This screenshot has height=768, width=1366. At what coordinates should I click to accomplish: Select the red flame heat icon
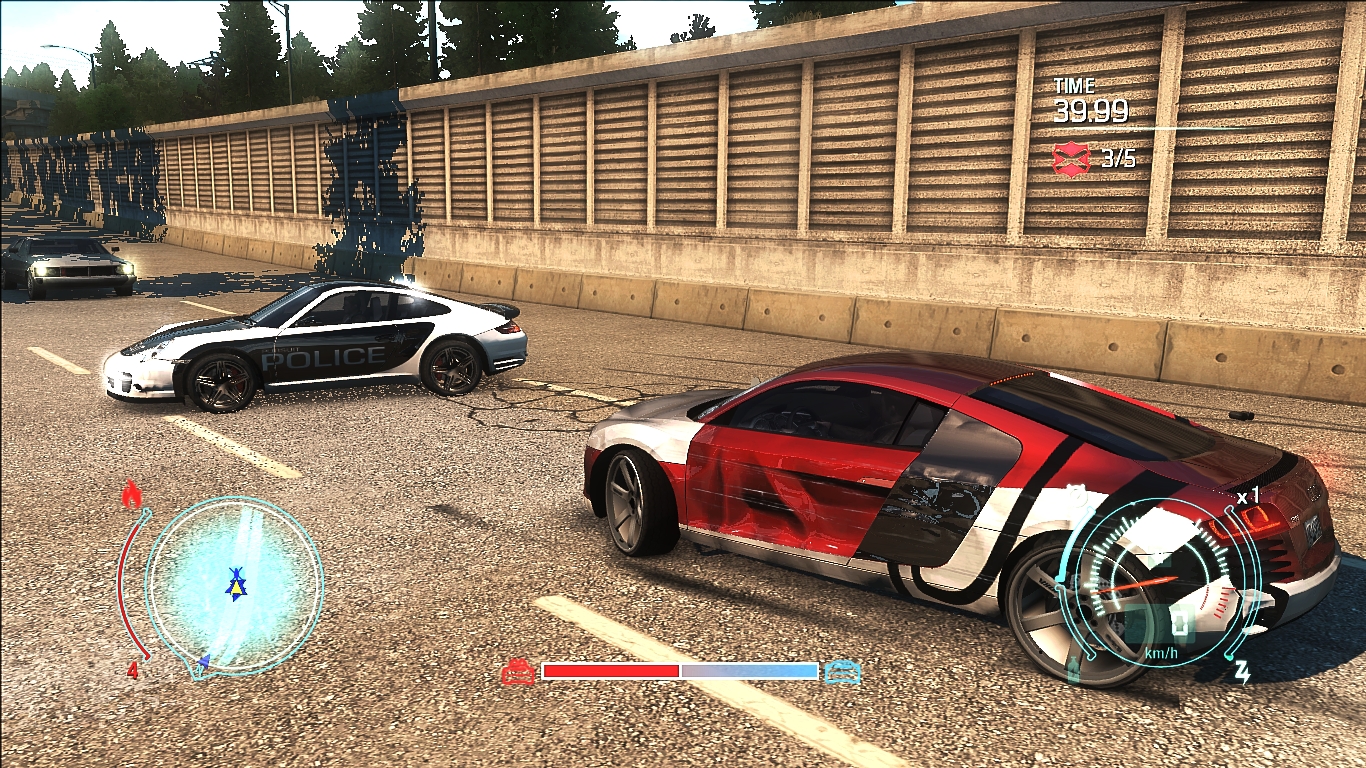(x=131, y=495)
